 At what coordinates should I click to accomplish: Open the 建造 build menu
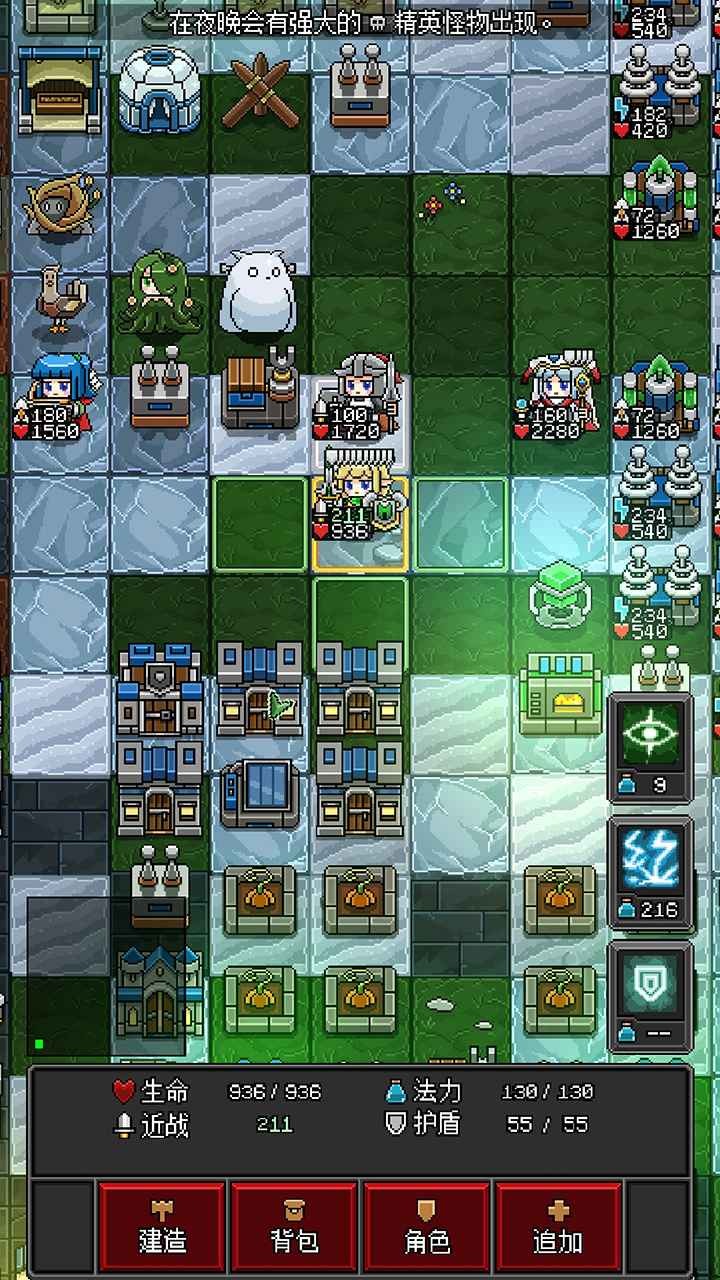tap(162, 1226)
